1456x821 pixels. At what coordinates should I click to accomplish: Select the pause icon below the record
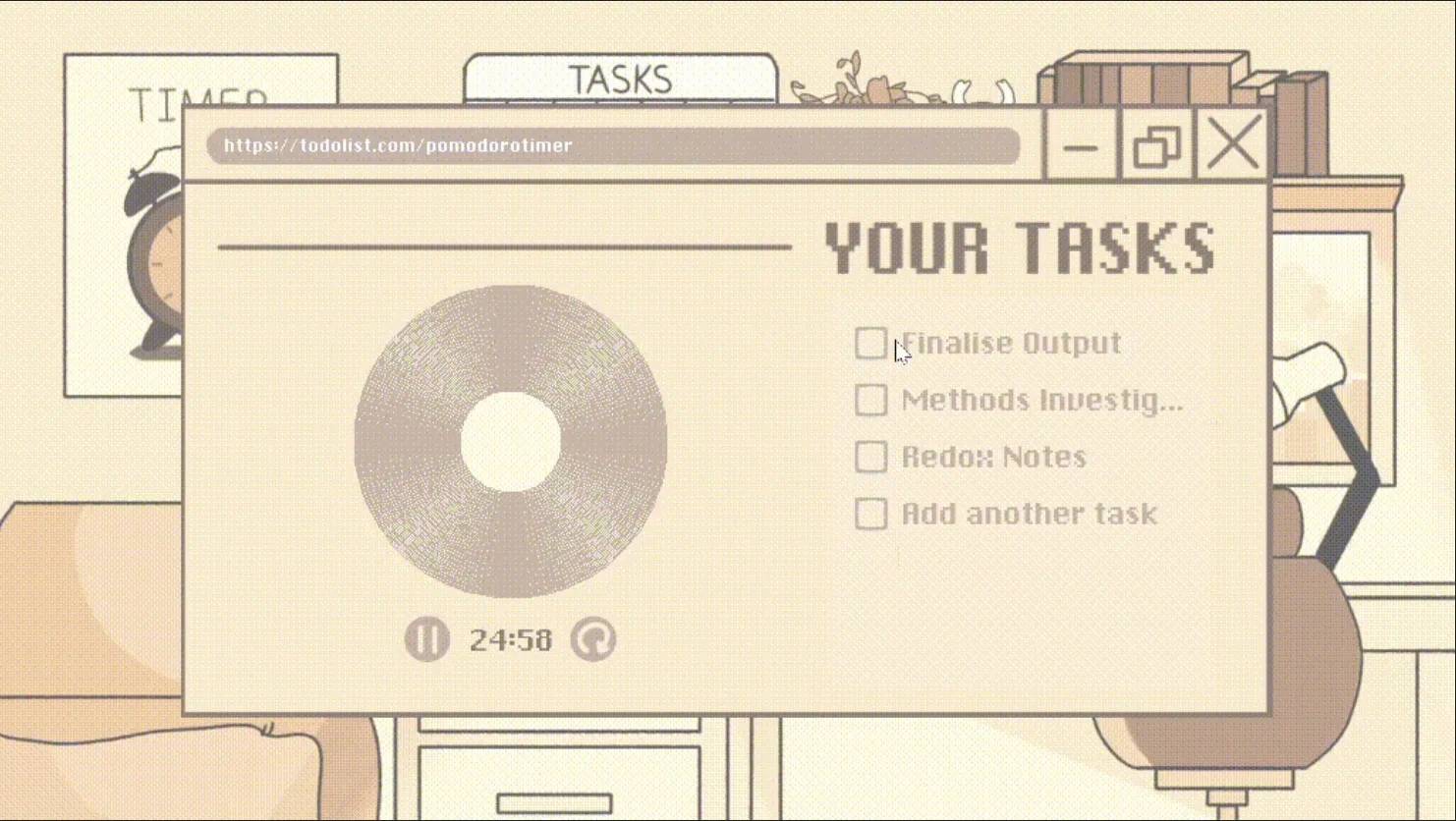click(x=427, y=638)
